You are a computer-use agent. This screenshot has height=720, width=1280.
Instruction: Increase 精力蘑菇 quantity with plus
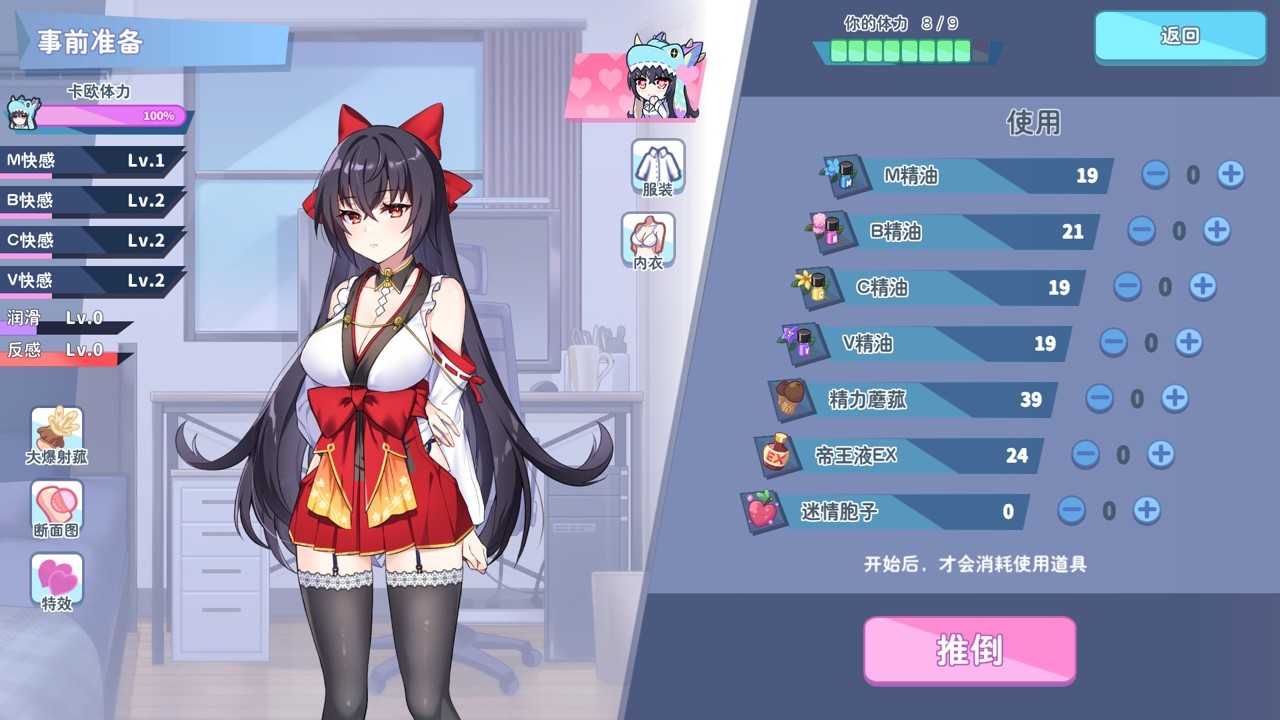point(1174,399)
